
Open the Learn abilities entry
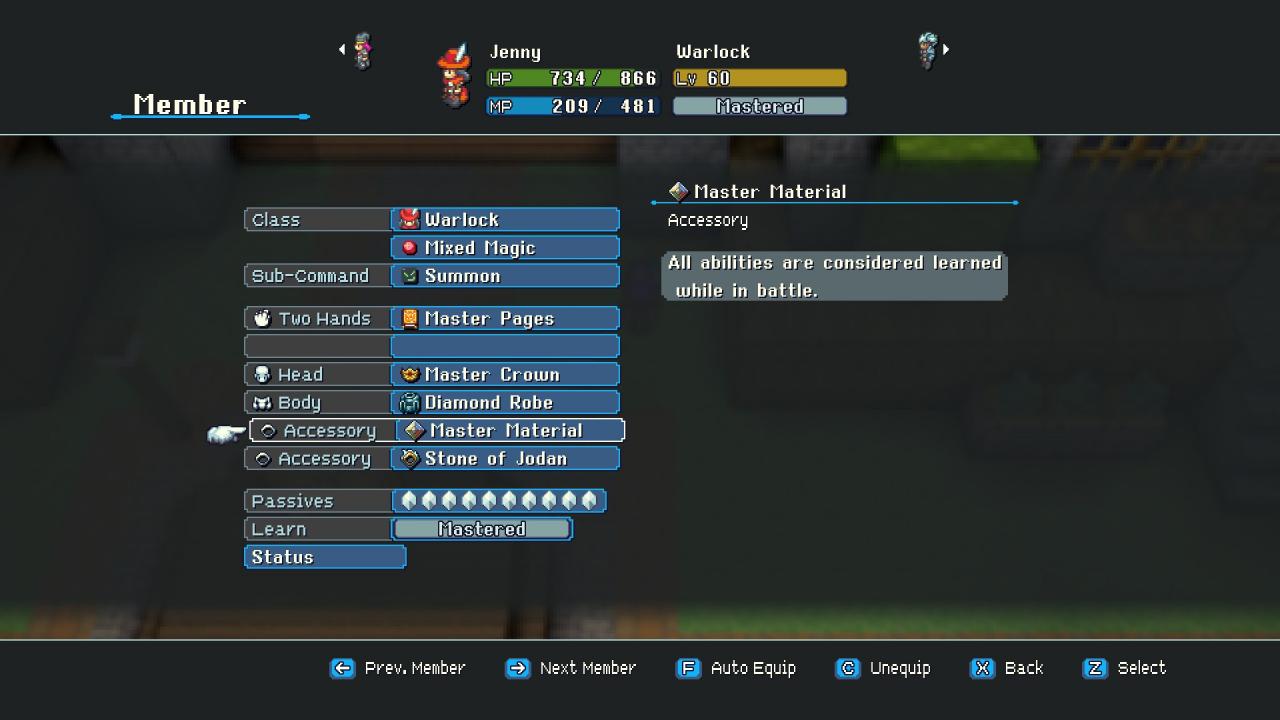click(x=481, y=529)
